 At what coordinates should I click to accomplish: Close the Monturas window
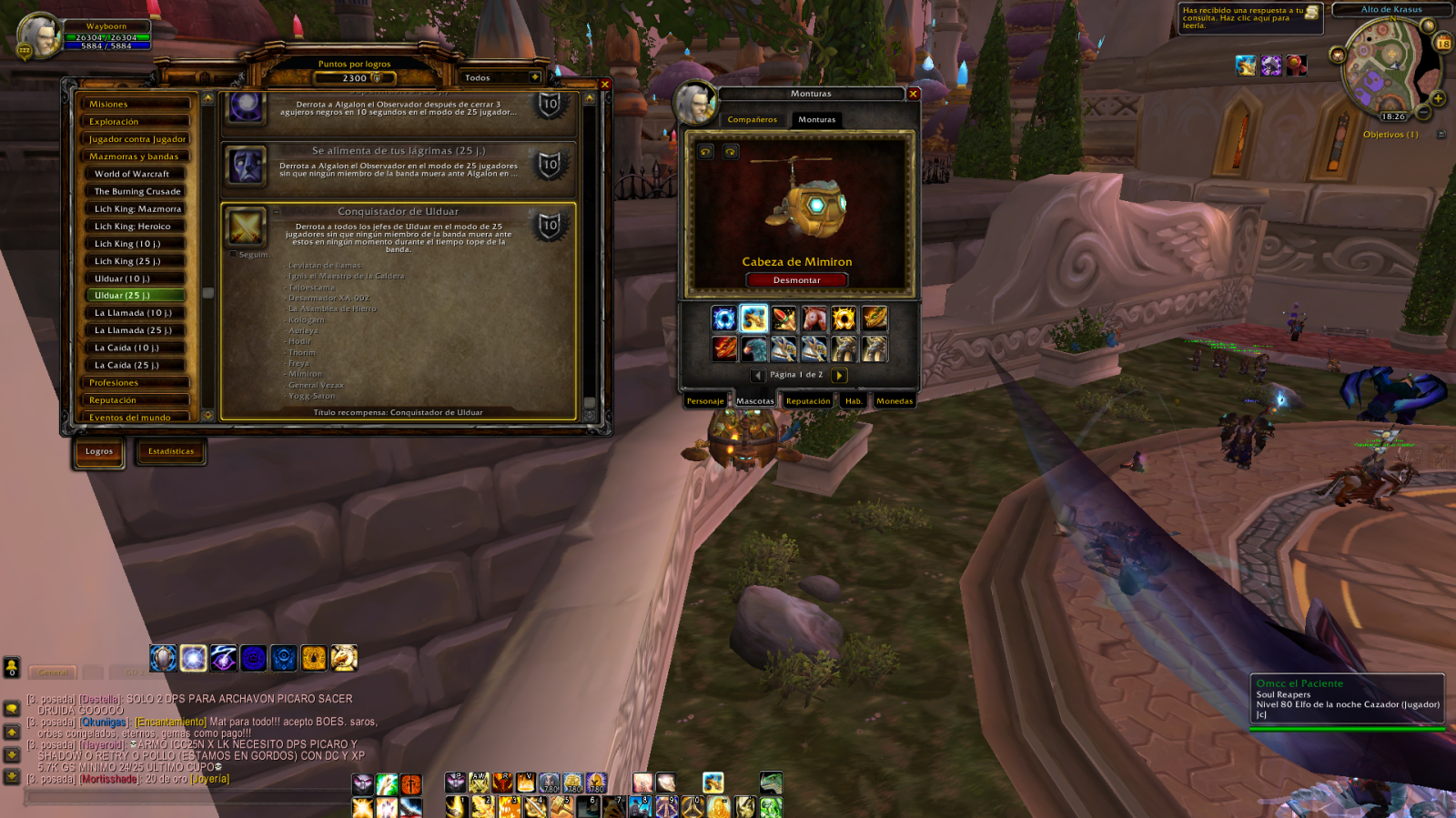913,94
